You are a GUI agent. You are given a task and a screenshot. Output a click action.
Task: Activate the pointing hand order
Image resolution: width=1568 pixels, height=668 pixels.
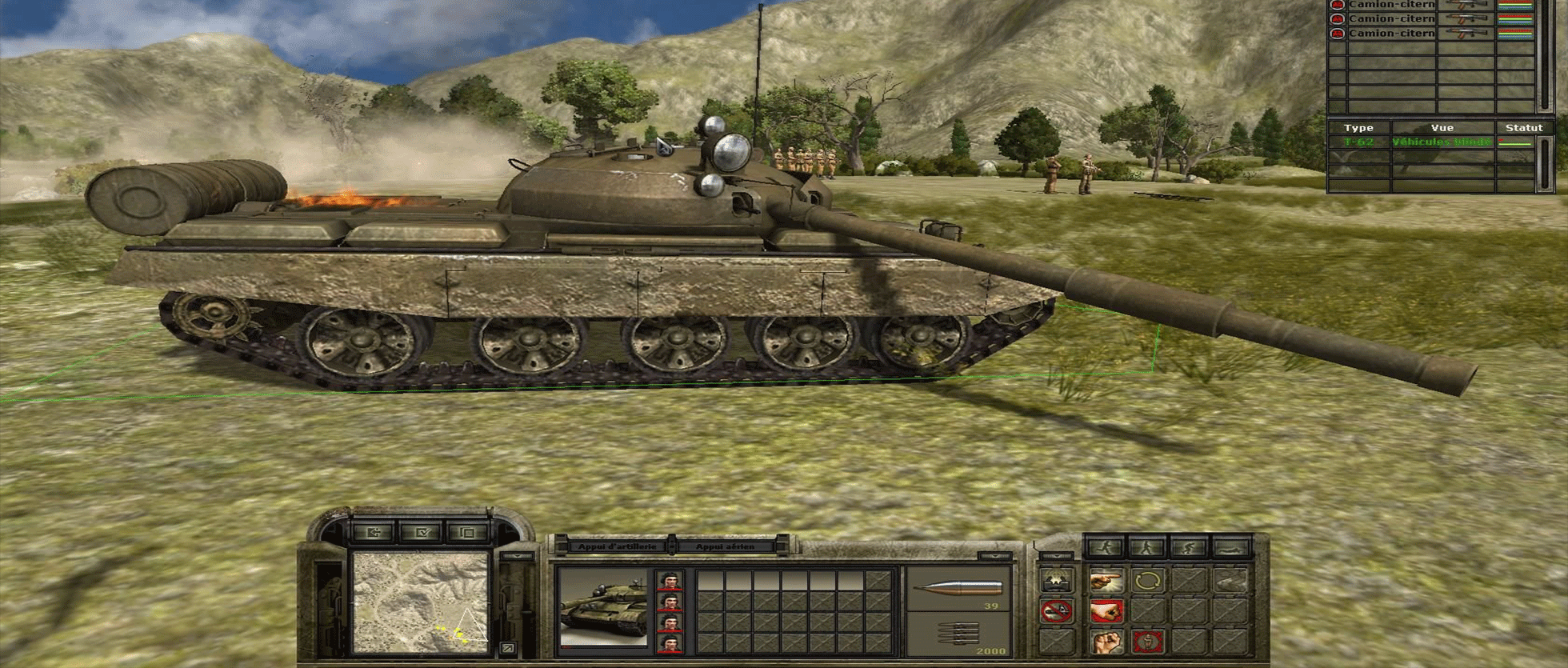[1106, 582]
